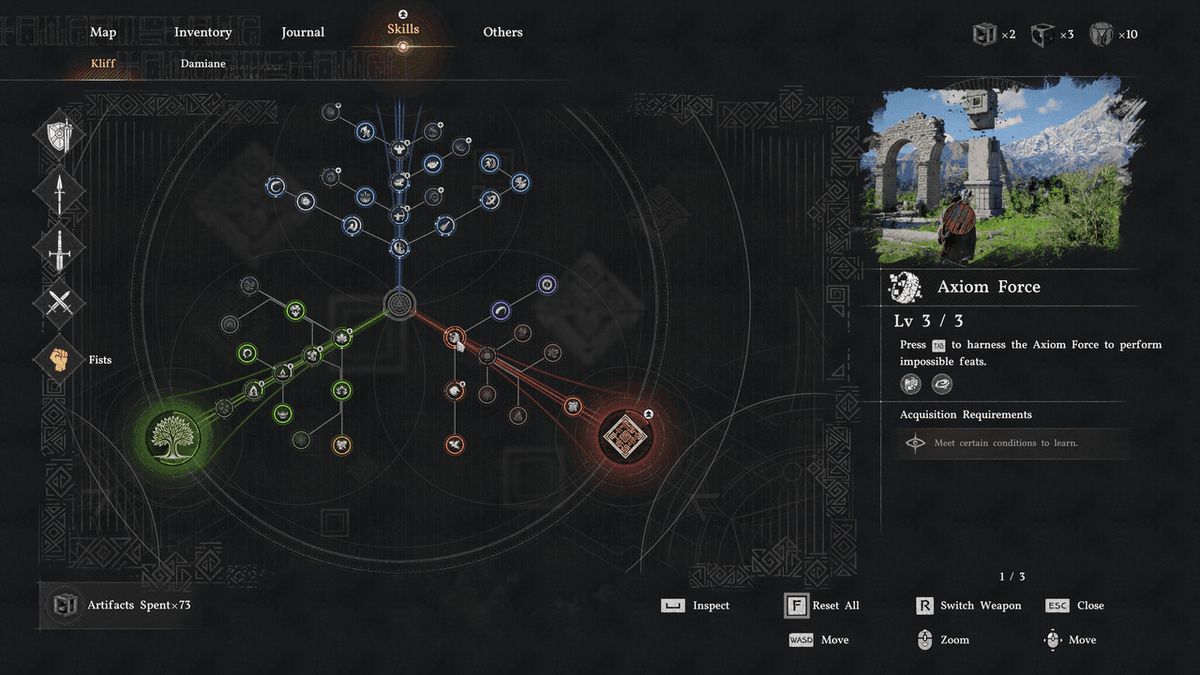Select the central skill tree hub node
This screenshot has width=1200, height=675.
[399, 304]
